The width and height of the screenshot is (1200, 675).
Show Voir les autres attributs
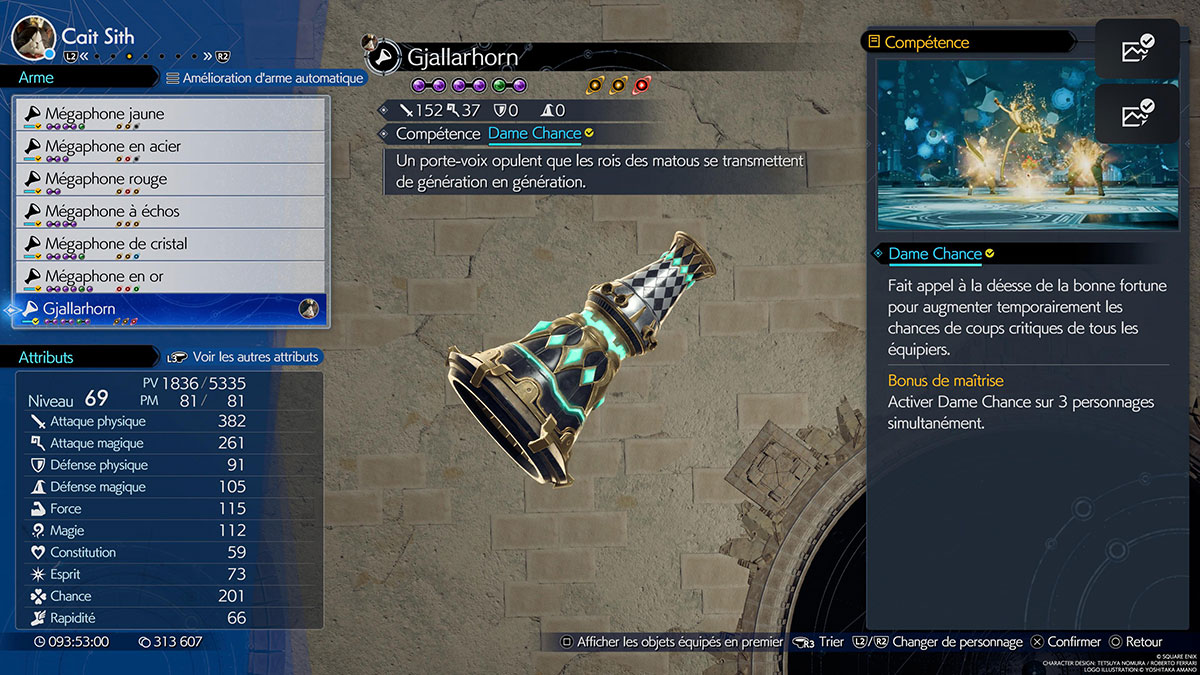[244, 357]
